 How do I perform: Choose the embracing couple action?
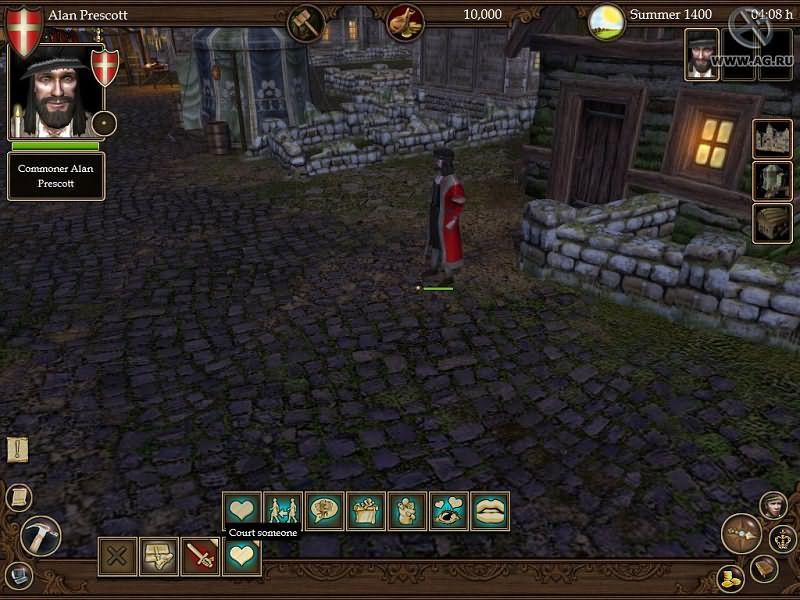407,510
